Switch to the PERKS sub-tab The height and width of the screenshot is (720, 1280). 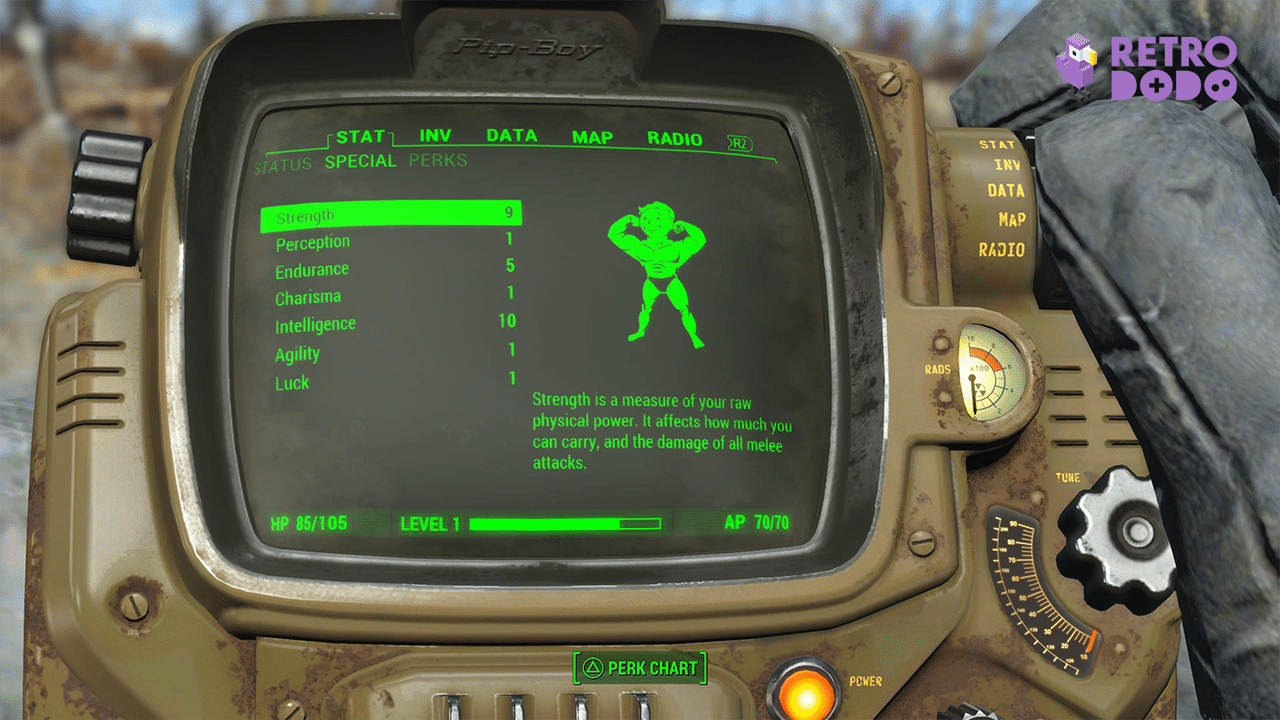pos(438,160)
